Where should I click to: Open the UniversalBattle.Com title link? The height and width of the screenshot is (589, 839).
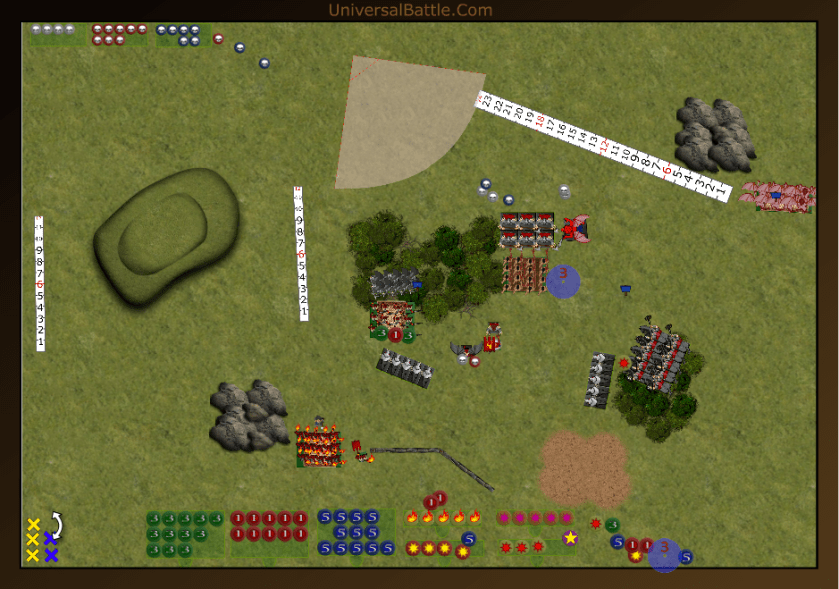click(410, 10)
